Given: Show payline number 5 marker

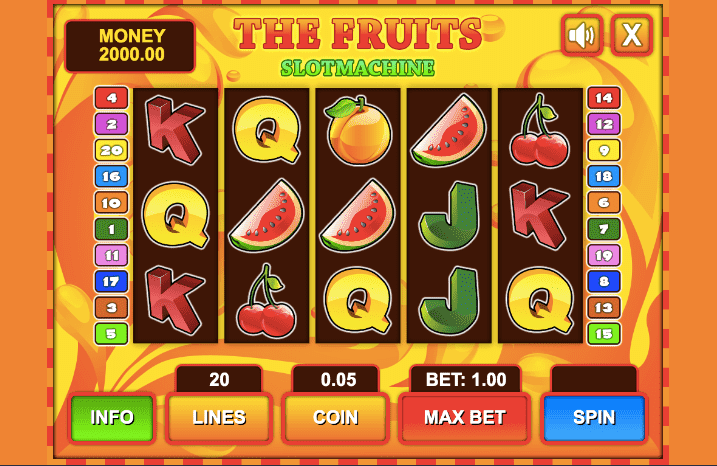Looking at the screenshot, I should pos(110,333).
